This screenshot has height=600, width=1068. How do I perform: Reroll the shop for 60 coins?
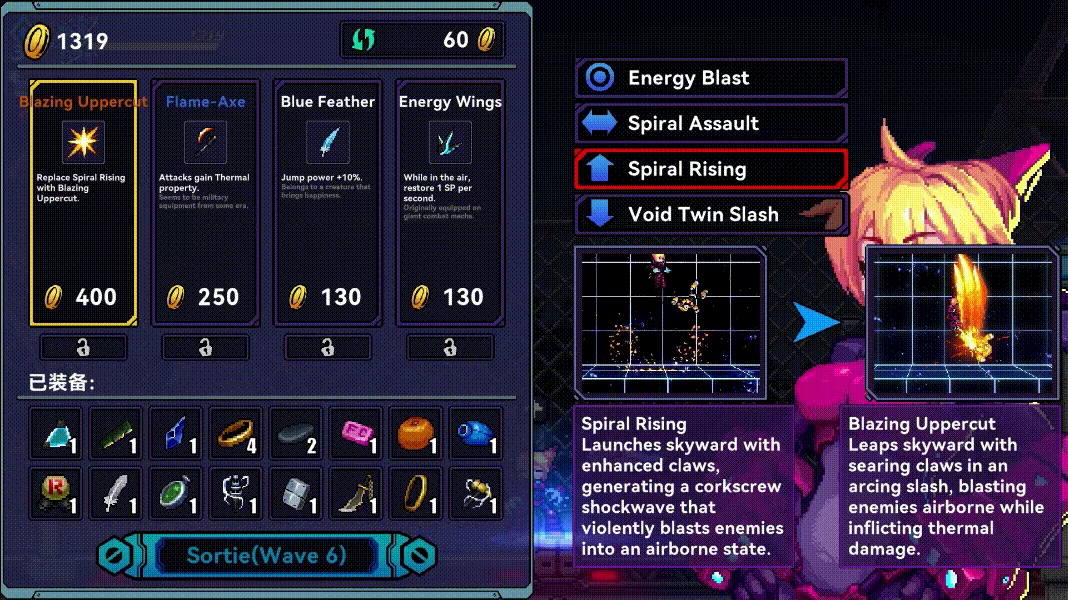422,40
